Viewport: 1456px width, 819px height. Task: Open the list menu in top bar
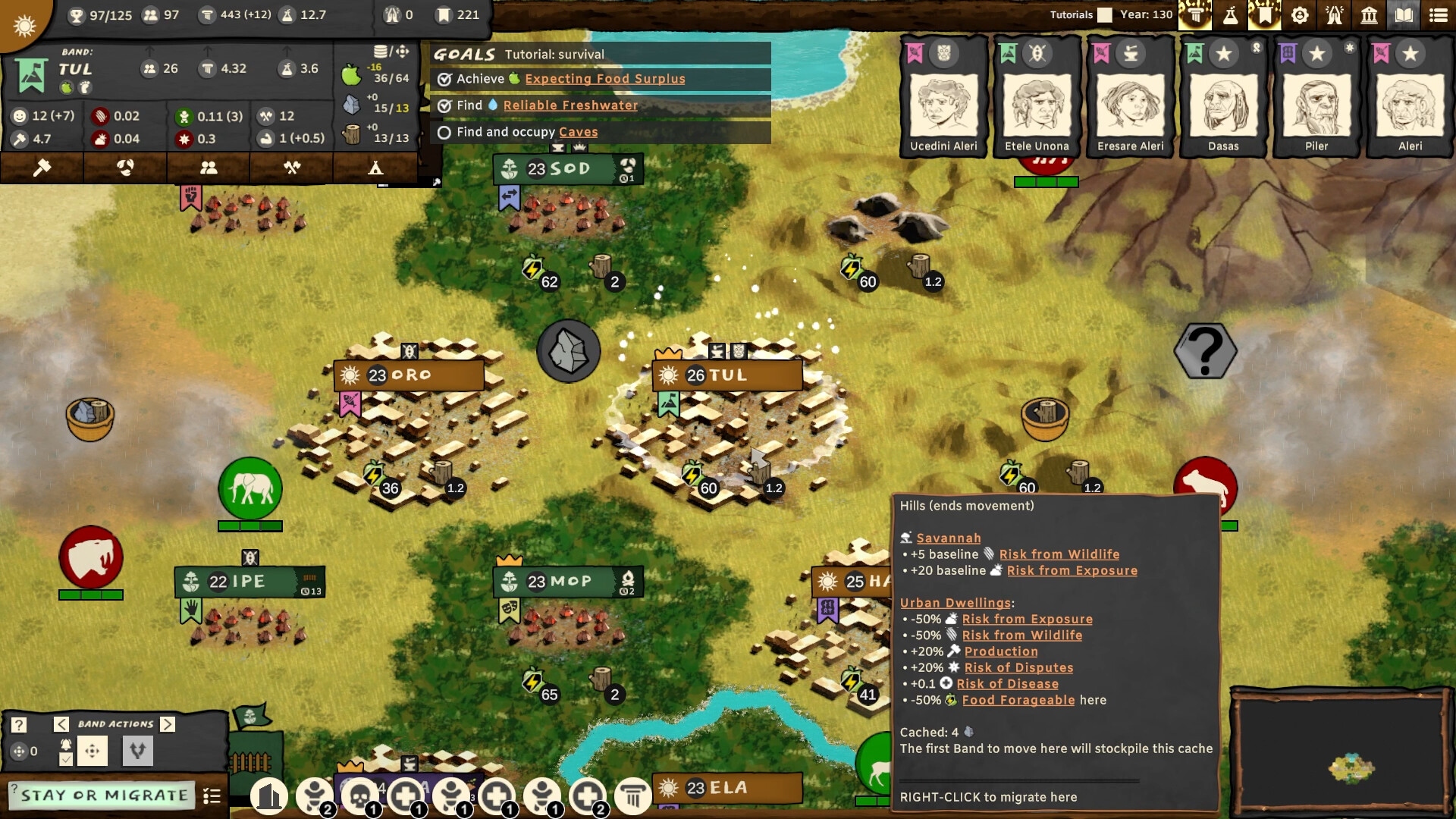pyautogui.click(x=1438, y=14)
